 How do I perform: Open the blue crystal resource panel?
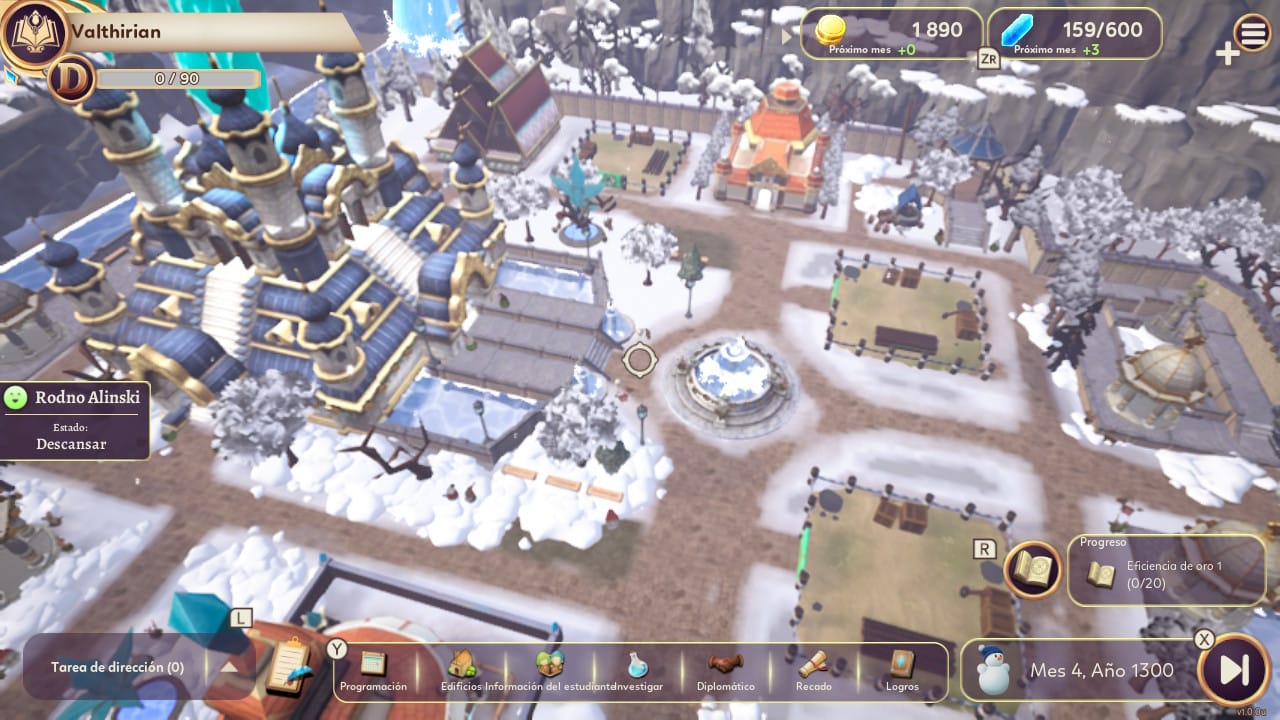click(x=1075, y=35)
